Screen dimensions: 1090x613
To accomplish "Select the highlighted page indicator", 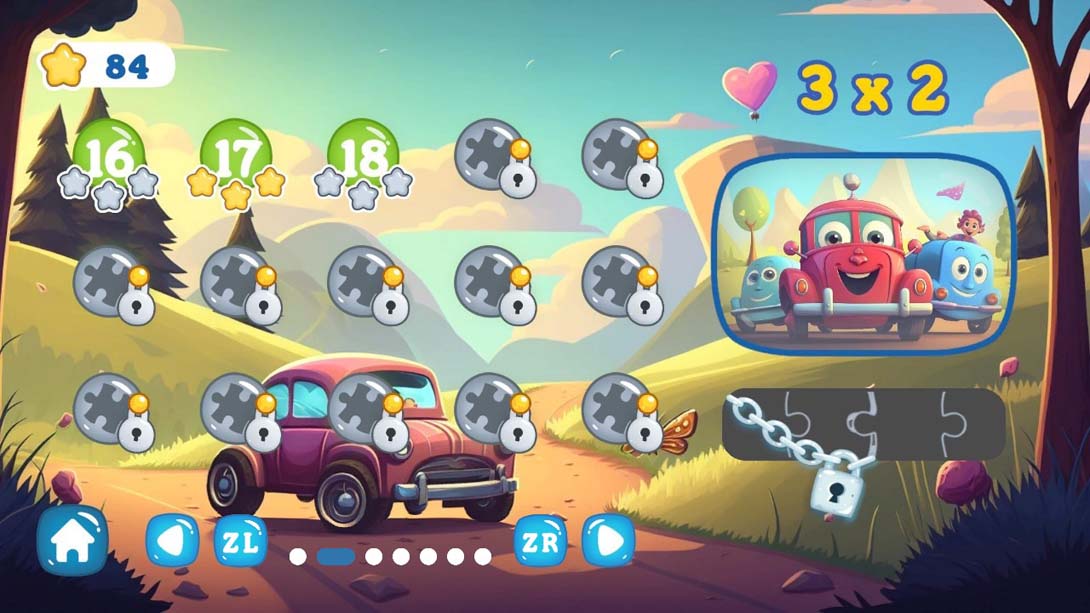I will (335, 556).
